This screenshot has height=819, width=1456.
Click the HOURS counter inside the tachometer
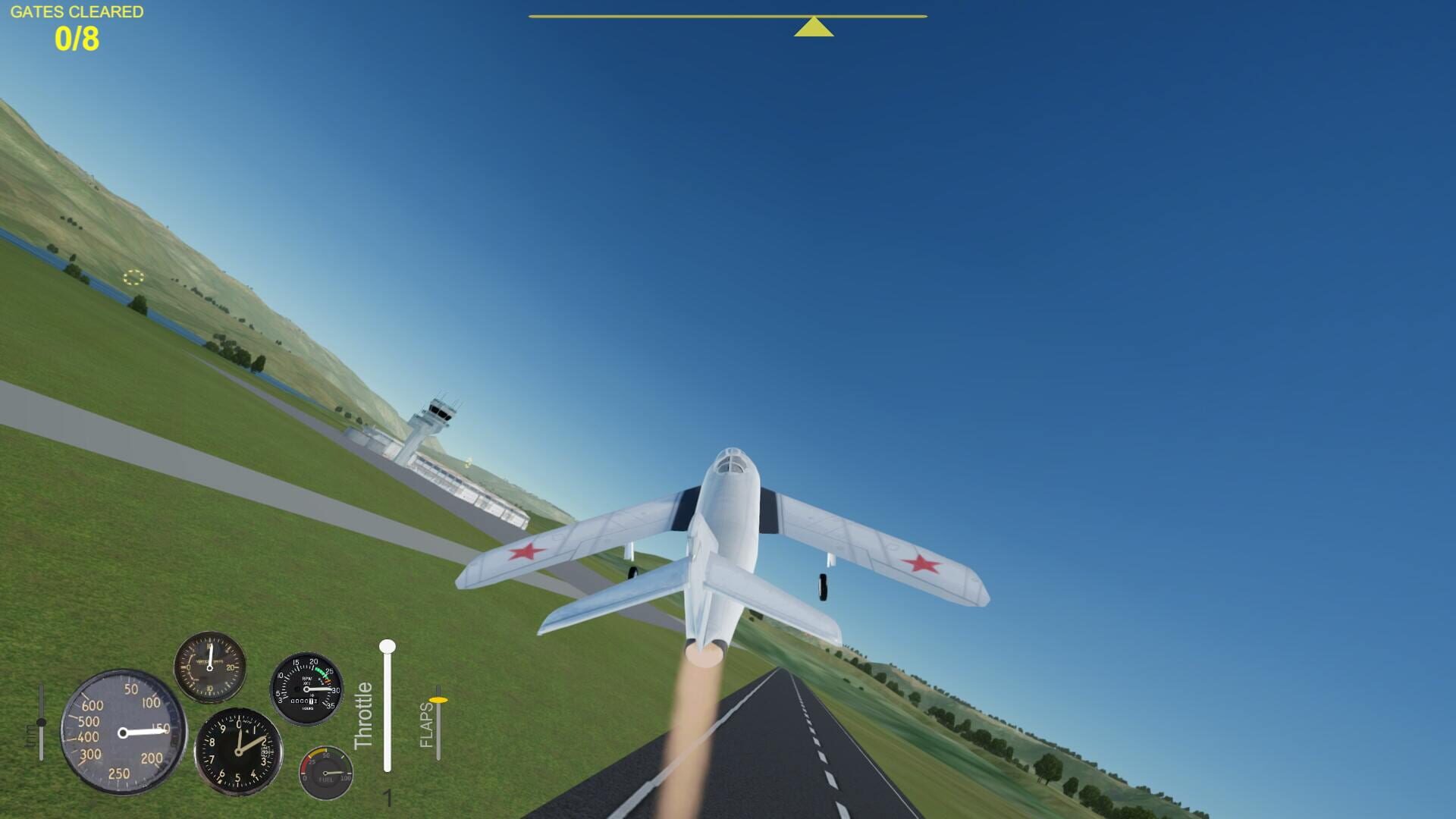point(305,701)
